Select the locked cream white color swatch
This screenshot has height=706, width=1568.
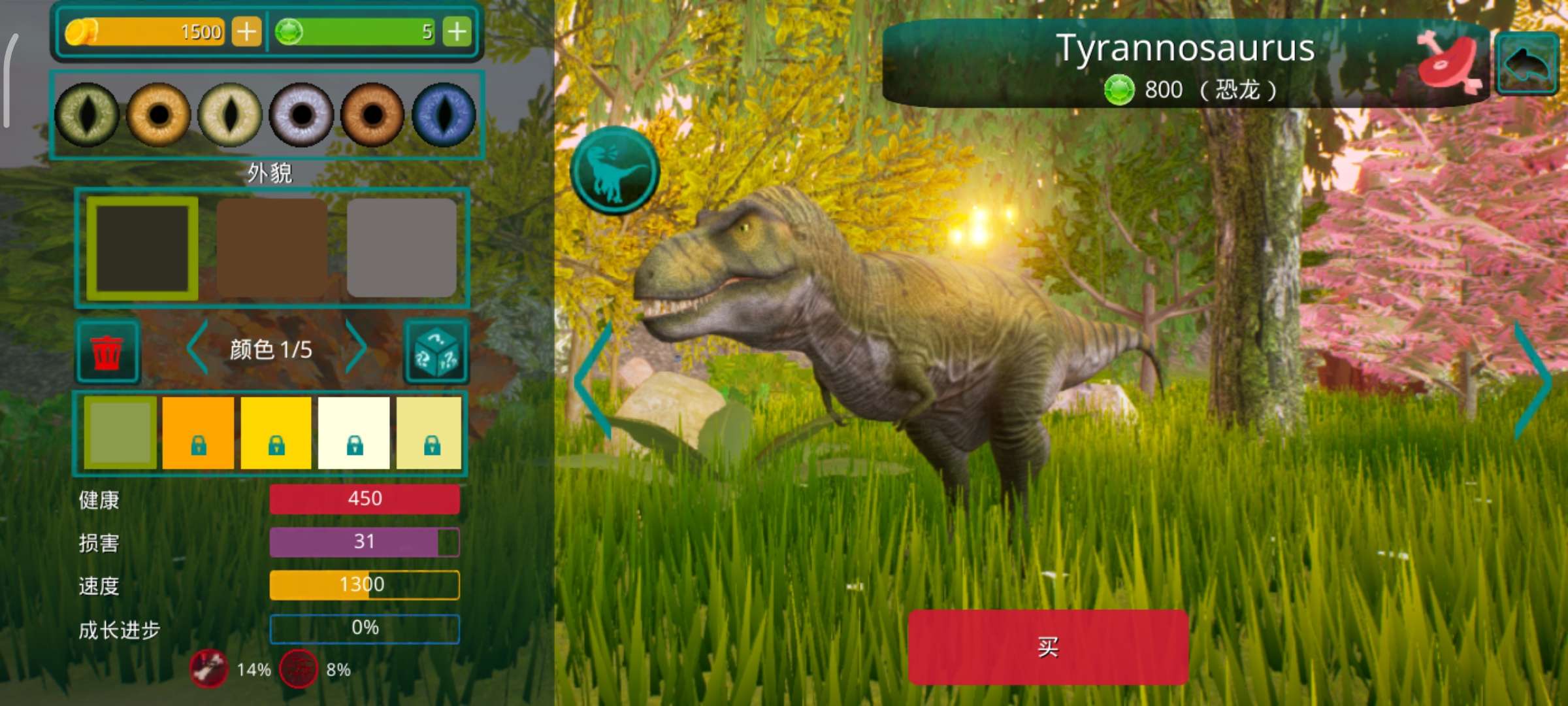click(x=353, y=432)
